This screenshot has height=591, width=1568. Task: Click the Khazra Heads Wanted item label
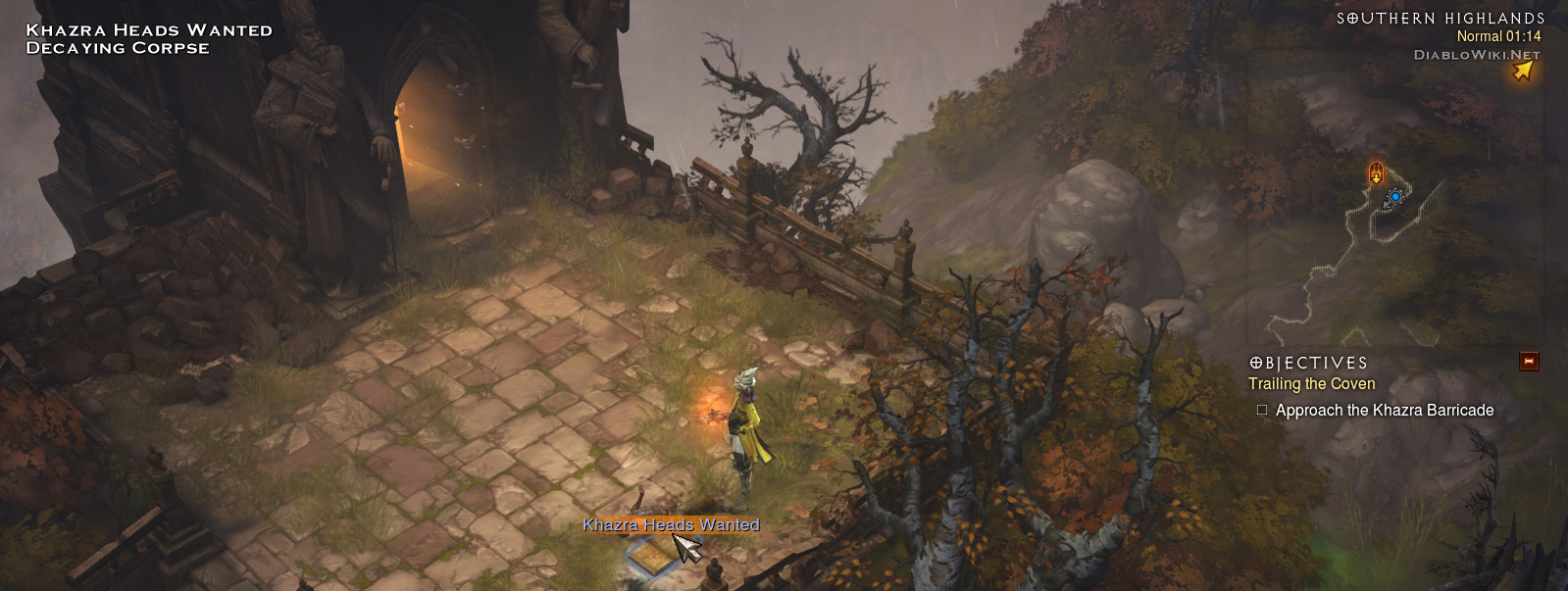(x=671, y=525)
